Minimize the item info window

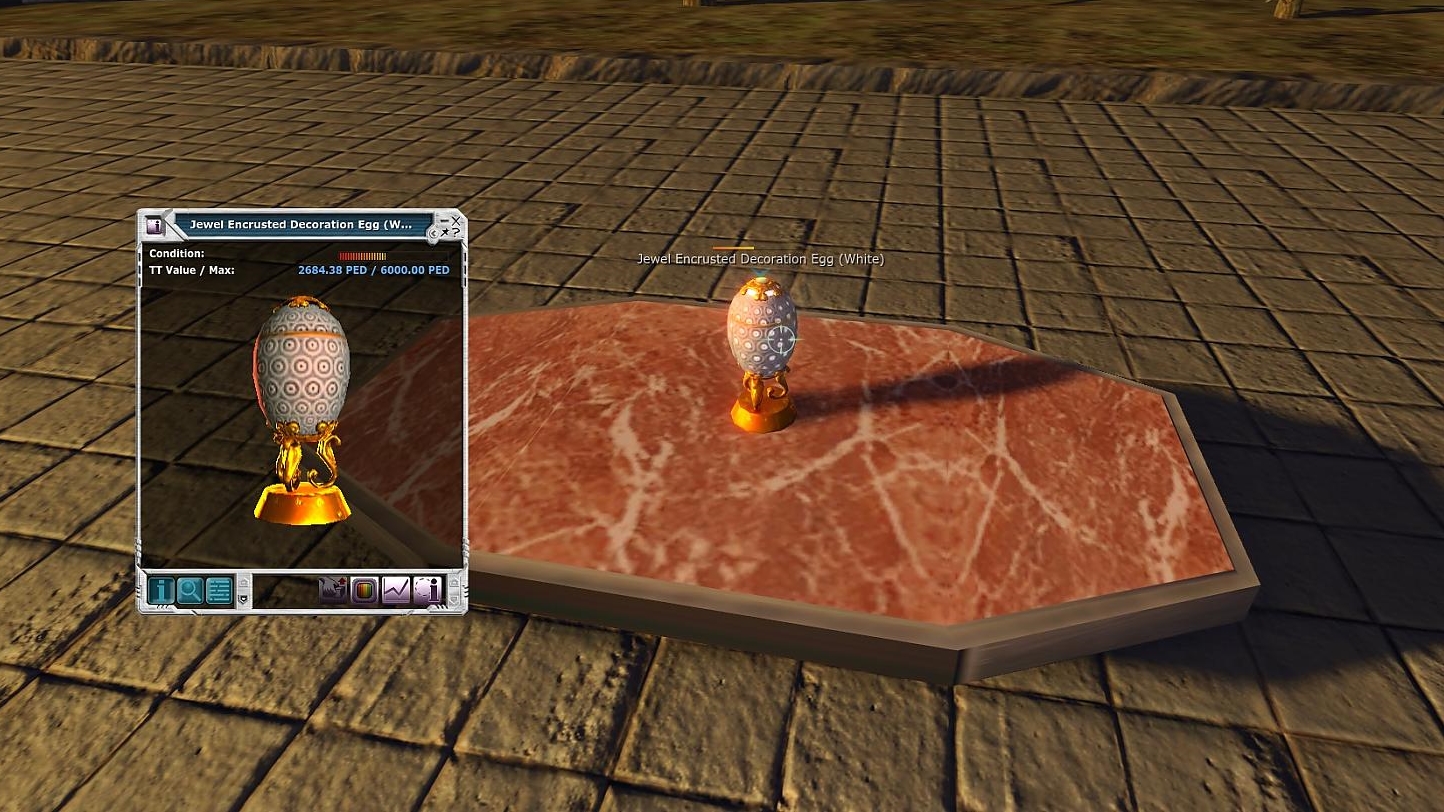(443, 219)
